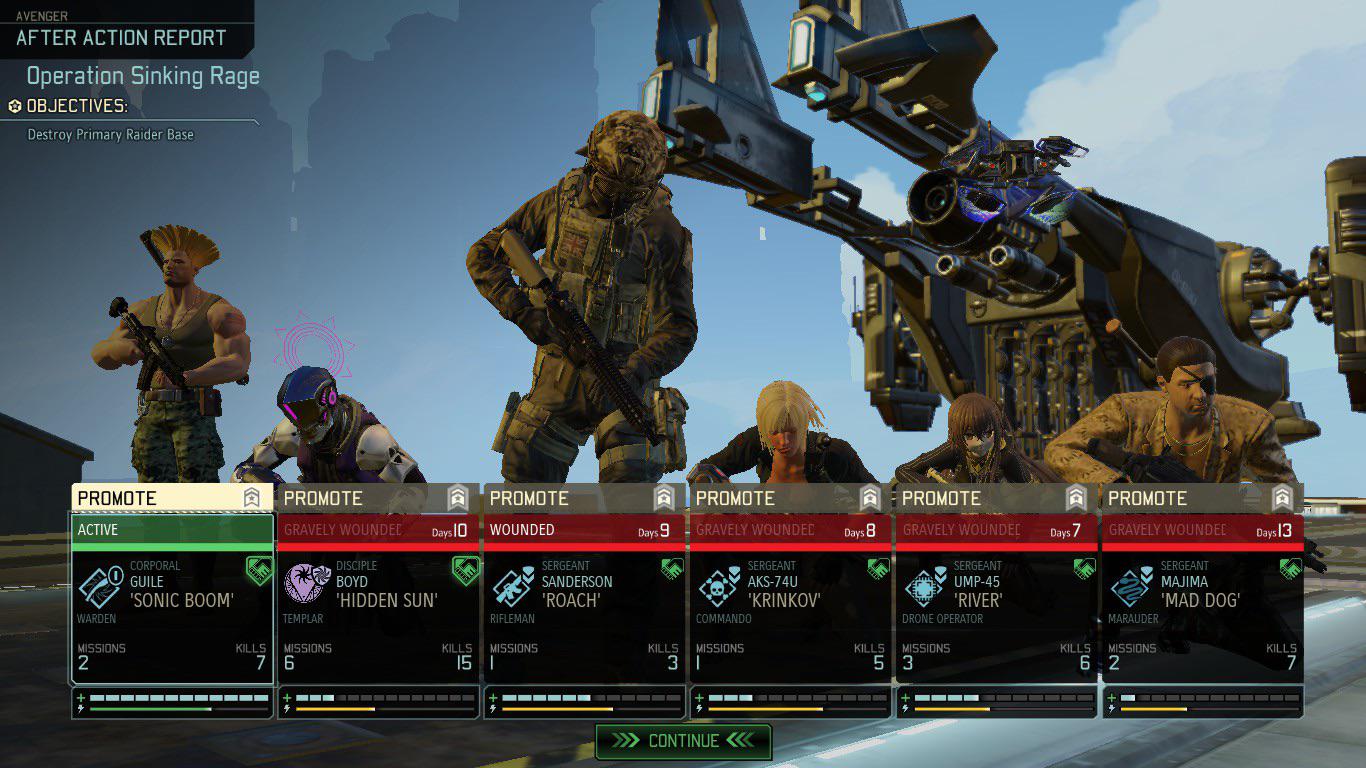Click Guile's green bond handshake icon

coord(259,570)
